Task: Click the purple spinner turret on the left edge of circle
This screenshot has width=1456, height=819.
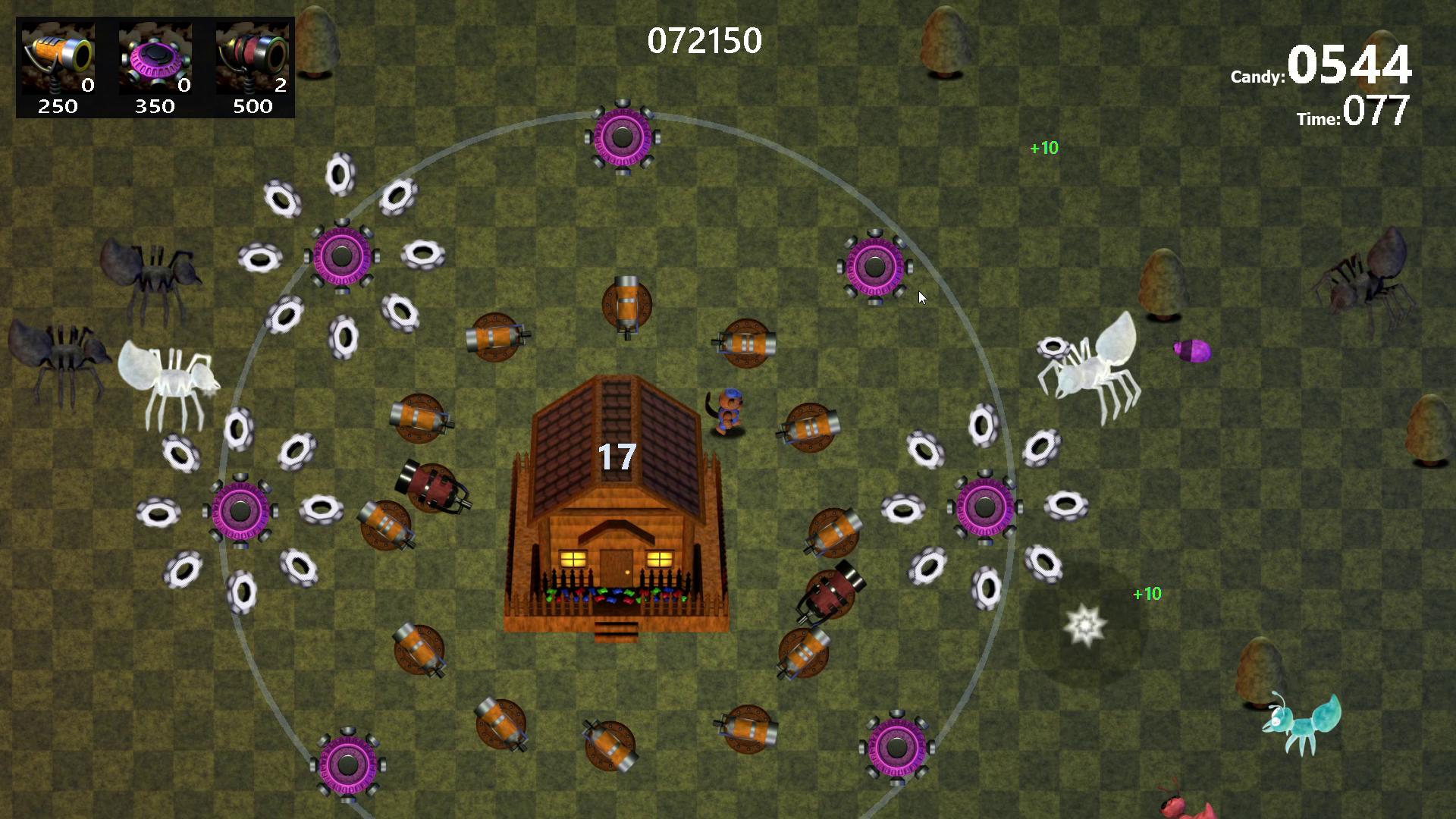Action: coord(241,512)
